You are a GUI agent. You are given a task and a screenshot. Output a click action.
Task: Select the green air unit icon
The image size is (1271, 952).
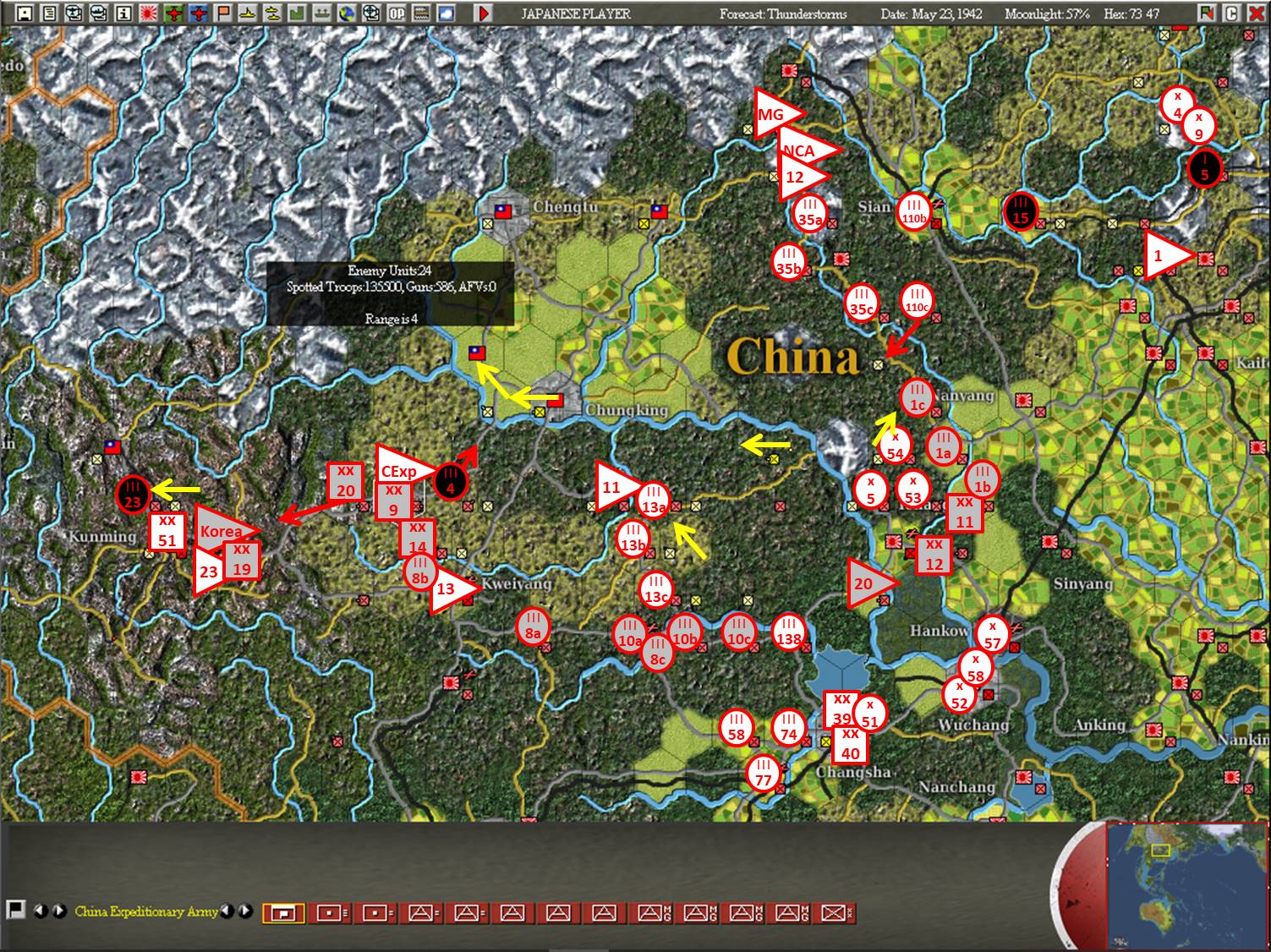(173, 13)
